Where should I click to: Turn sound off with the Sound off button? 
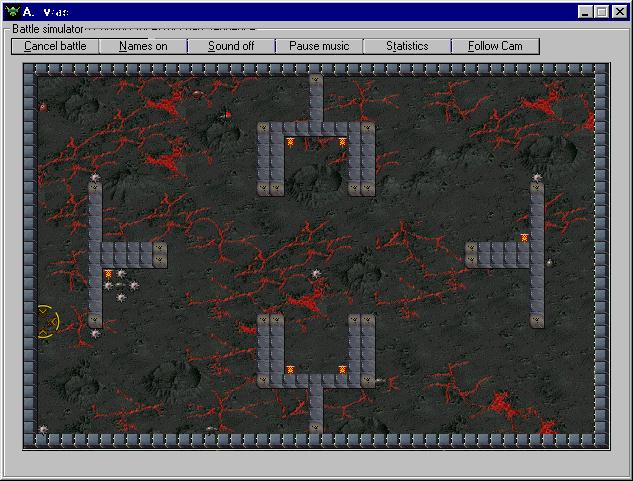click(231, 46)
